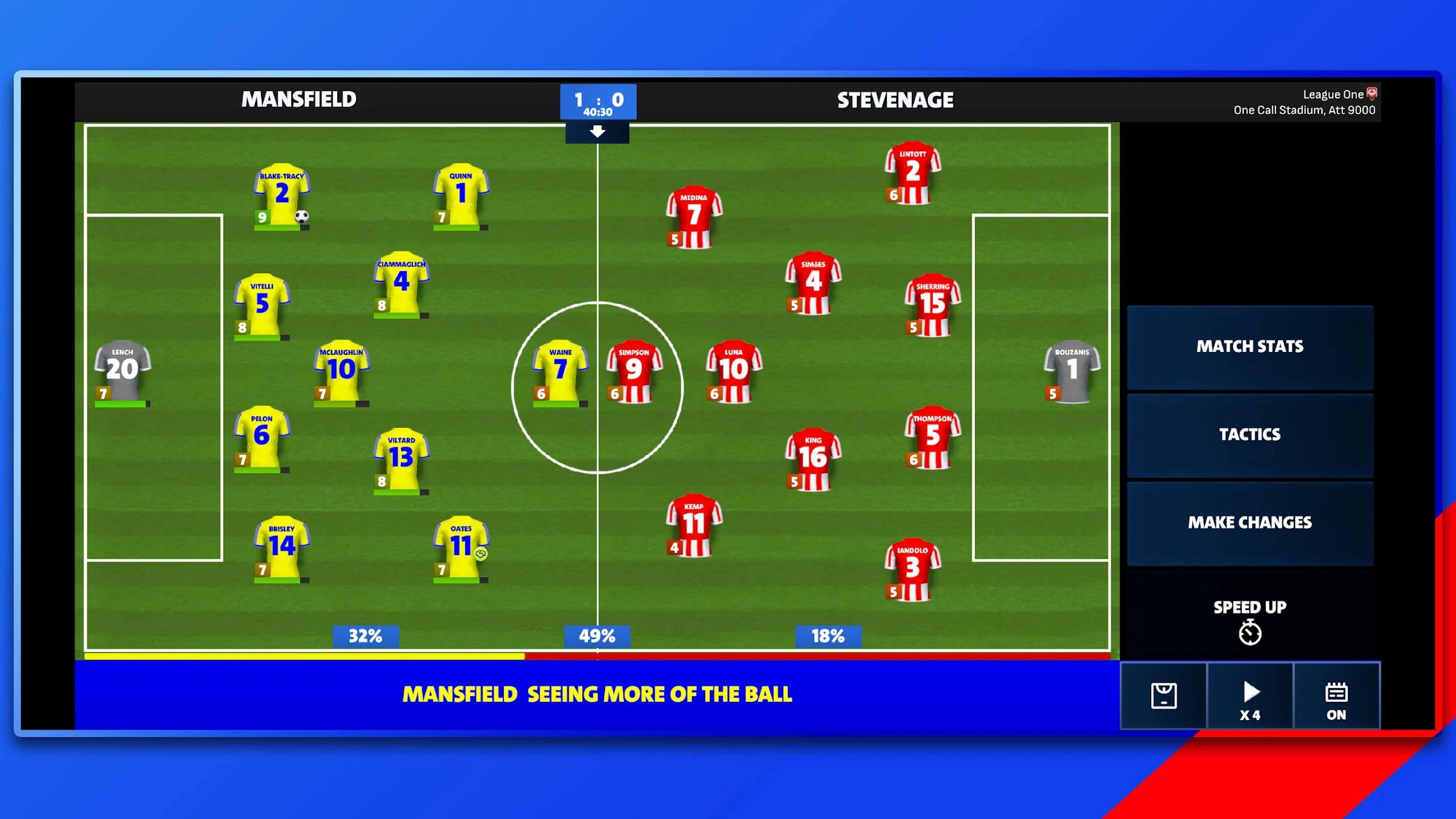
Task: Click the shirt icon button
Action: 1163,696
